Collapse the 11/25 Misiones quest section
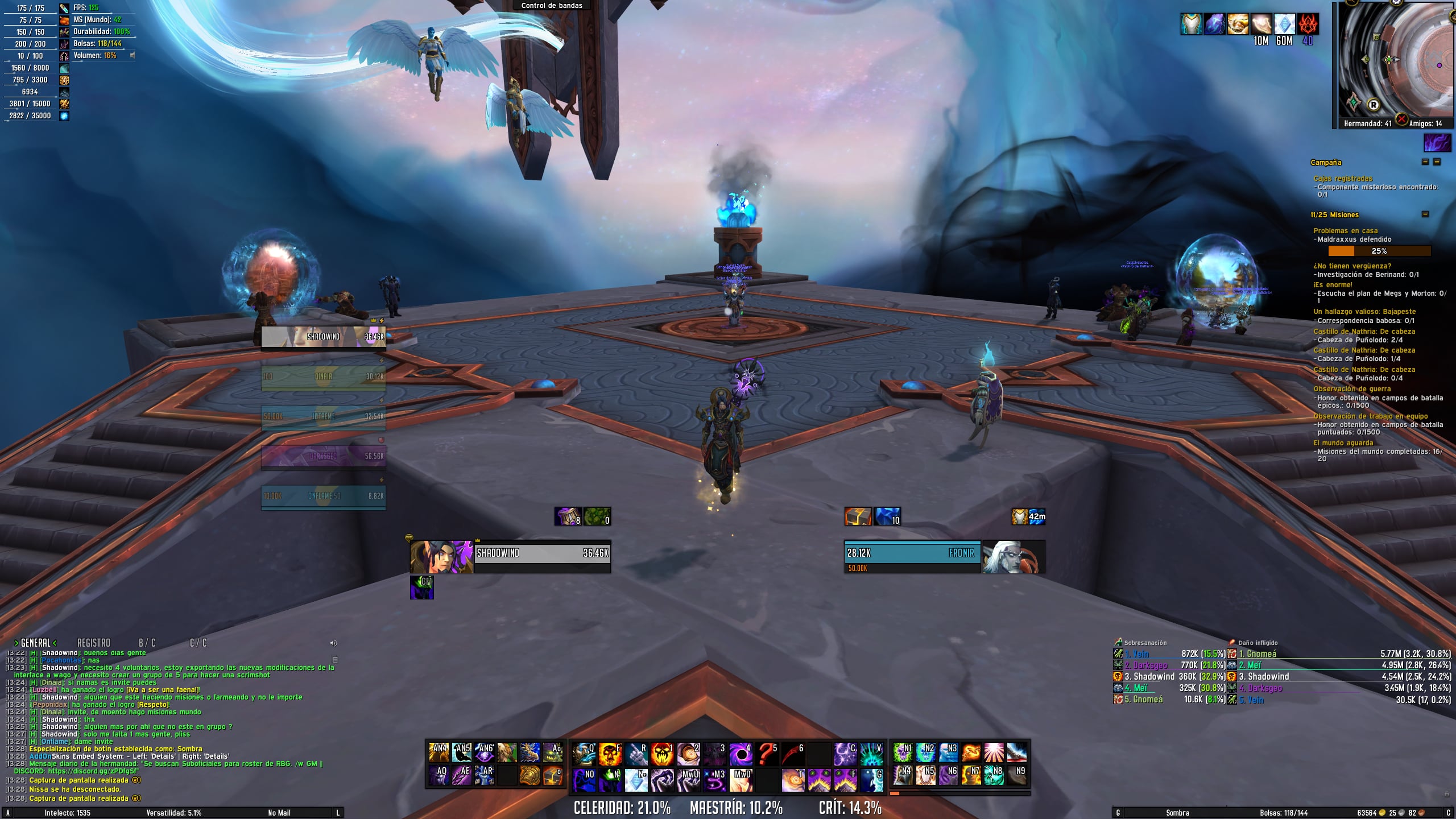The width and height of the screenshot is (1456, 819). tap(1425, 214)
